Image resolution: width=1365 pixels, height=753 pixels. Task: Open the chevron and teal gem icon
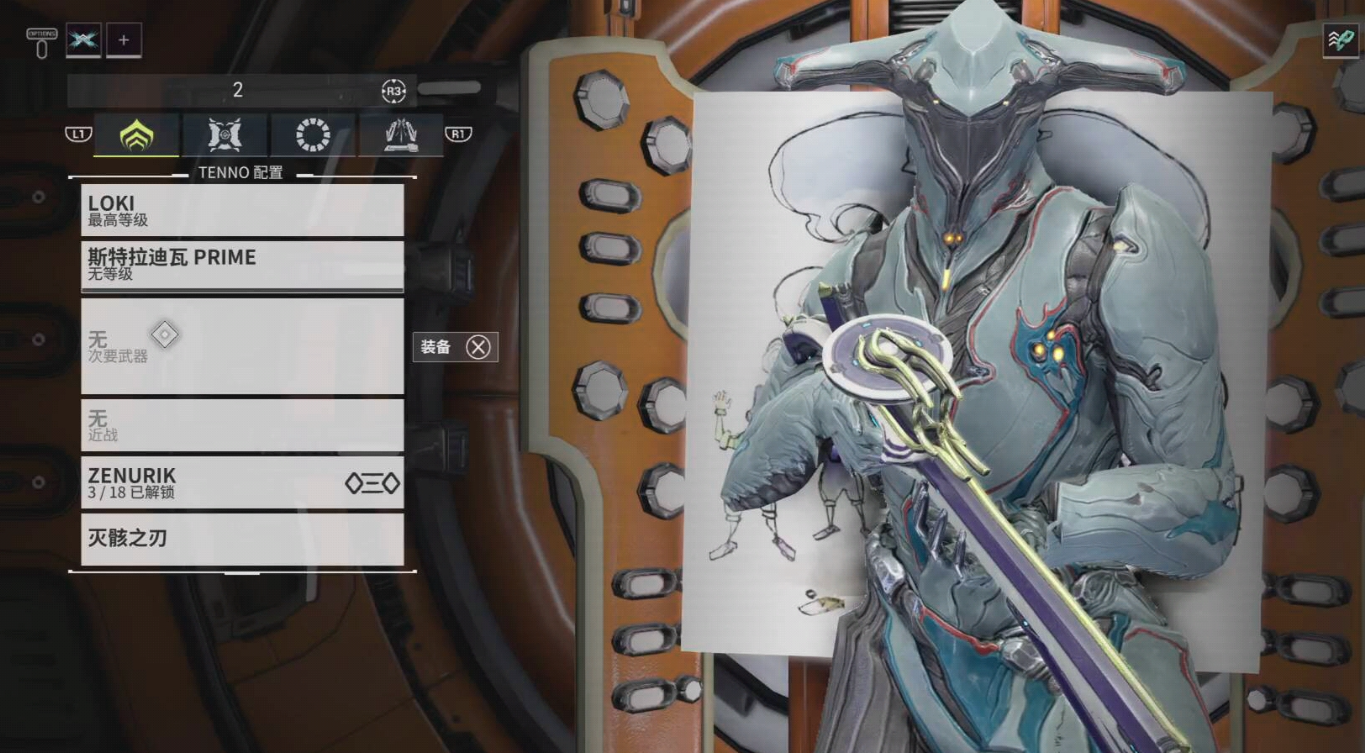click(1340, 40)
